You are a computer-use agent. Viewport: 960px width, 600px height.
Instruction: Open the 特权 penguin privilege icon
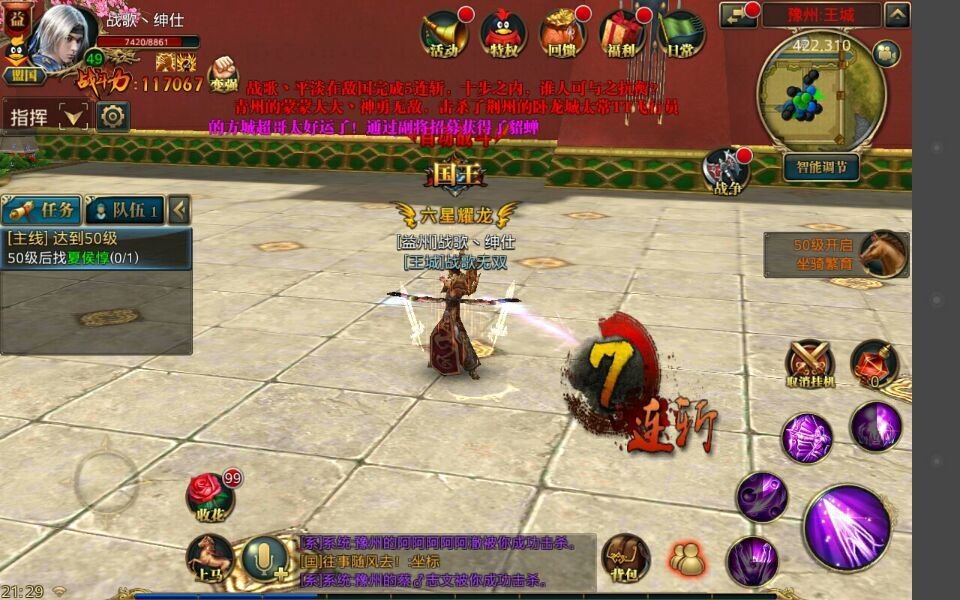click(x=503, y=33)
